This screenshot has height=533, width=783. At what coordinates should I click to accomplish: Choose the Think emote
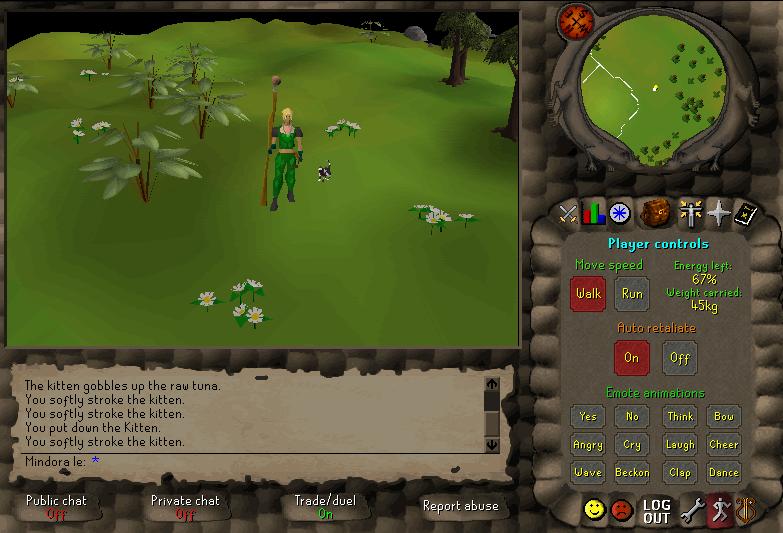679,417
